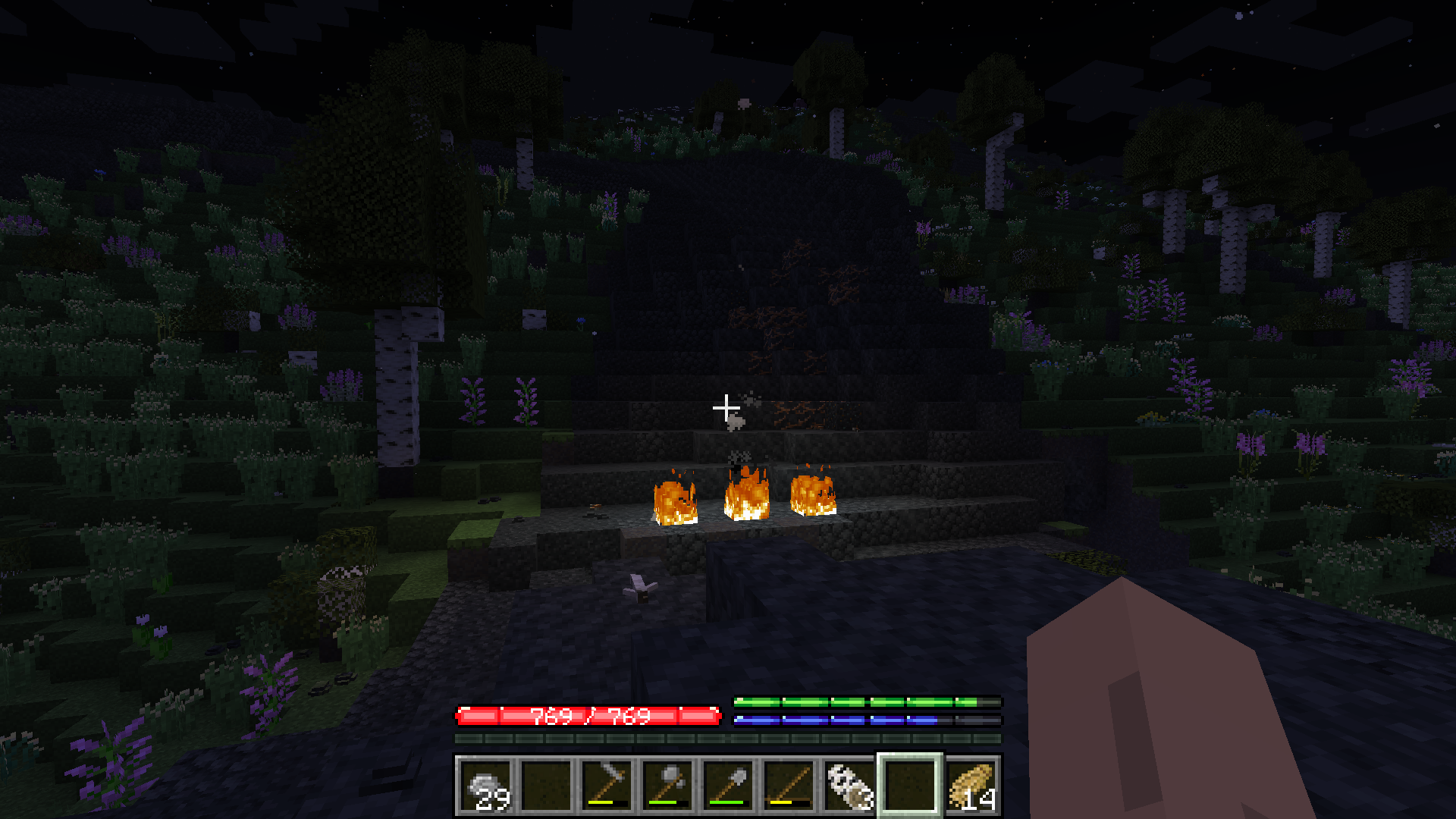Select the birch log stack of 3
This screenshot has height=819, width=1456.
click(x=849, y=786)
